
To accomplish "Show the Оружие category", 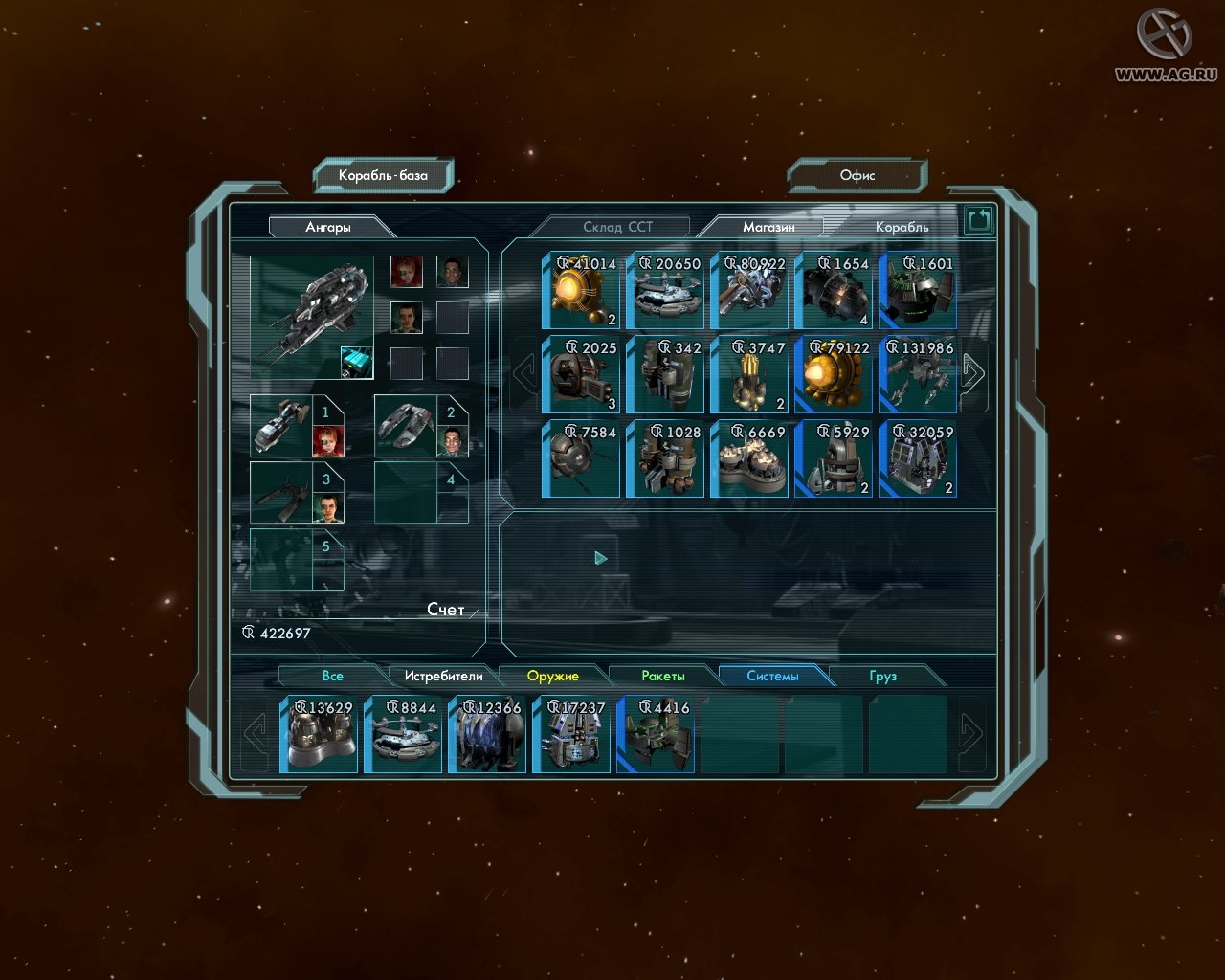I will pos(552,676).
